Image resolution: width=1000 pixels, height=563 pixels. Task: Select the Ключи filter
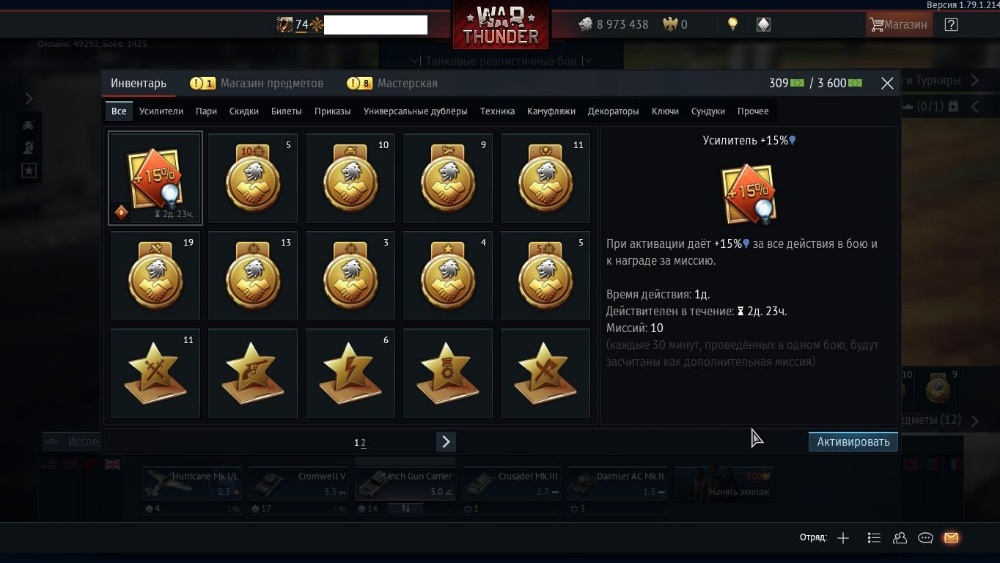[665, 111]
